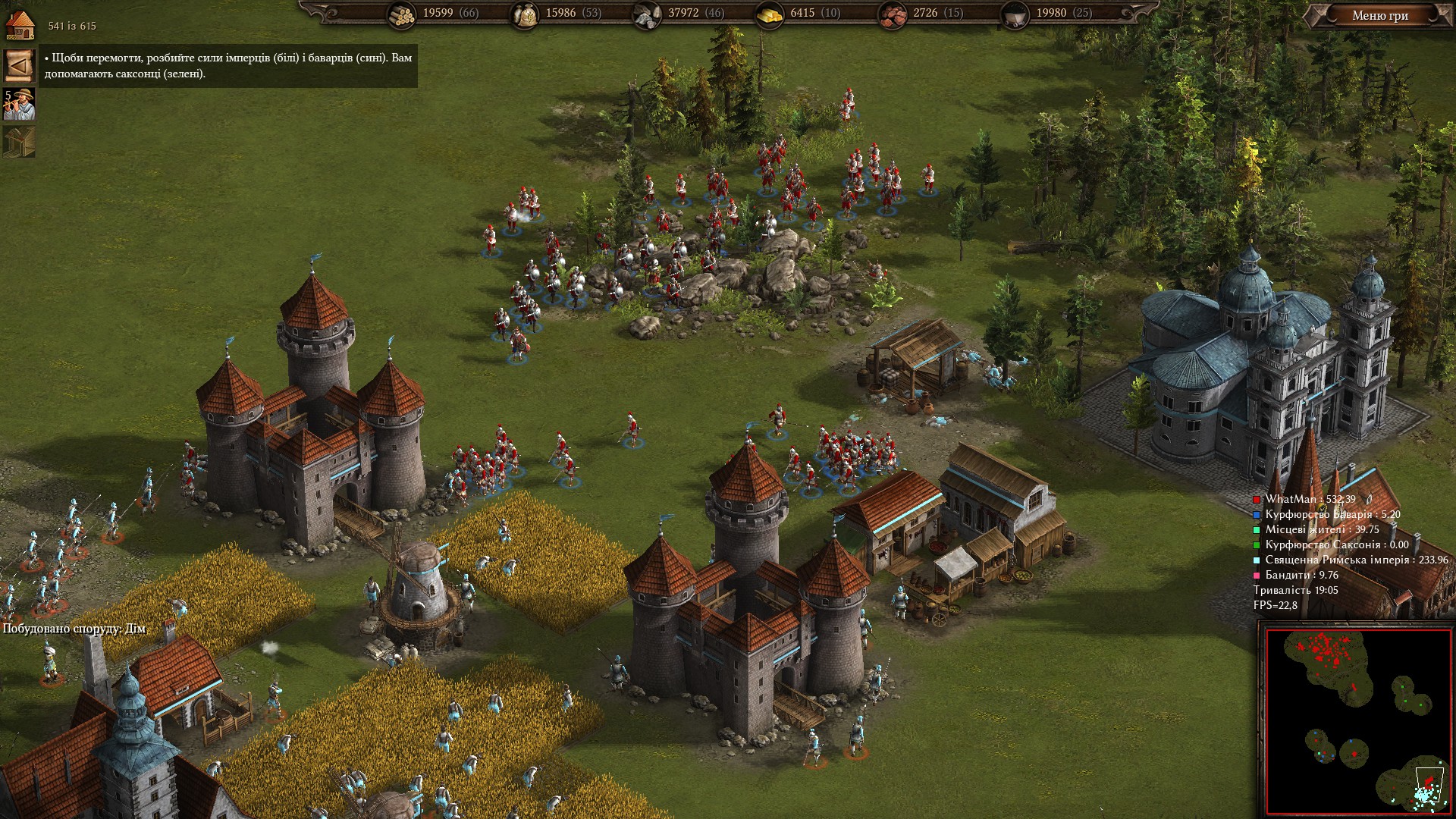This screenshot has width=1456, height=819.
Task: Select the idle peasants portrait
Action: (x=19, y=105)
